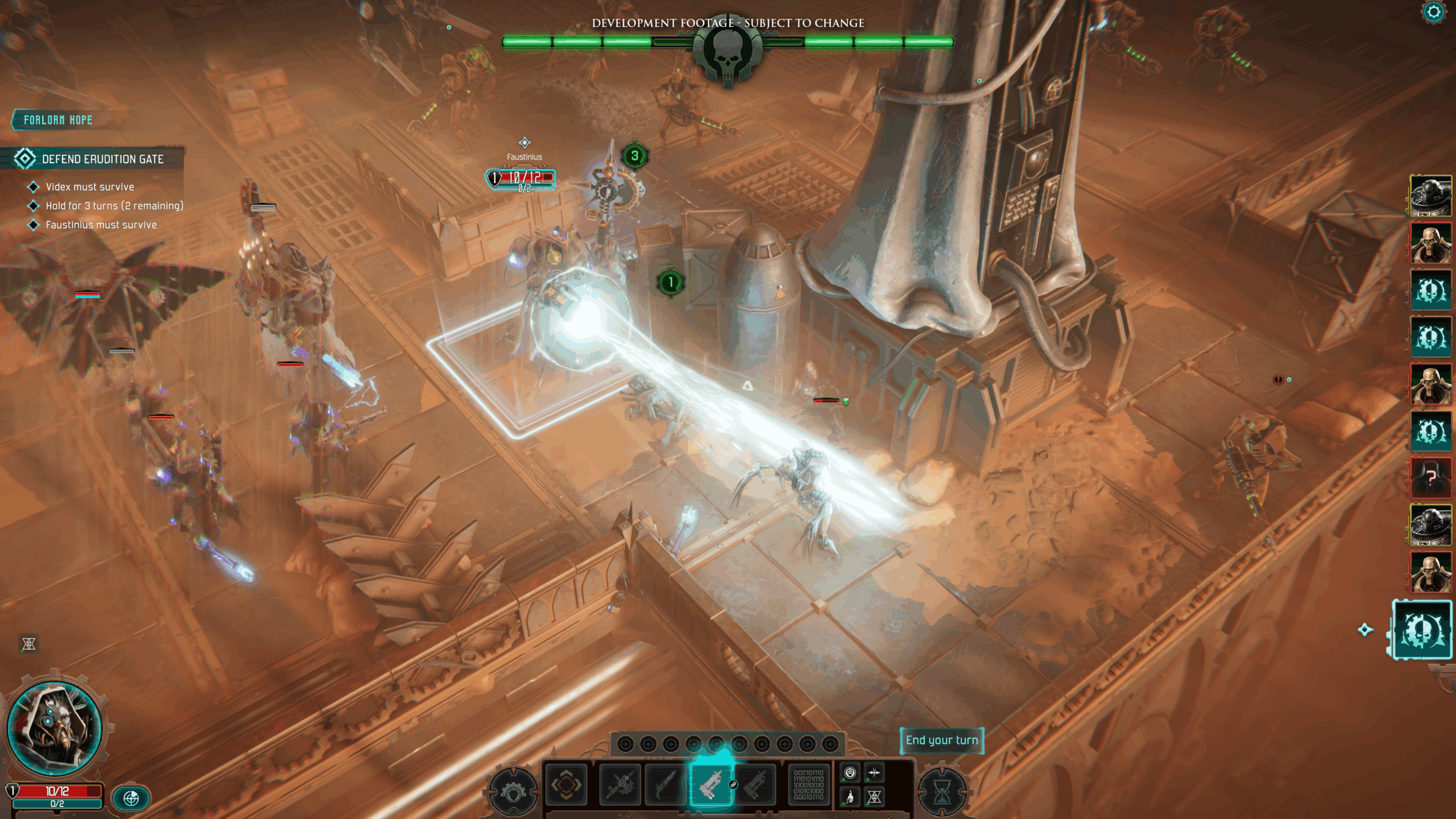Toggle the radar scan button
This screenshot has height=819, width=1456.
click(131, 799)
